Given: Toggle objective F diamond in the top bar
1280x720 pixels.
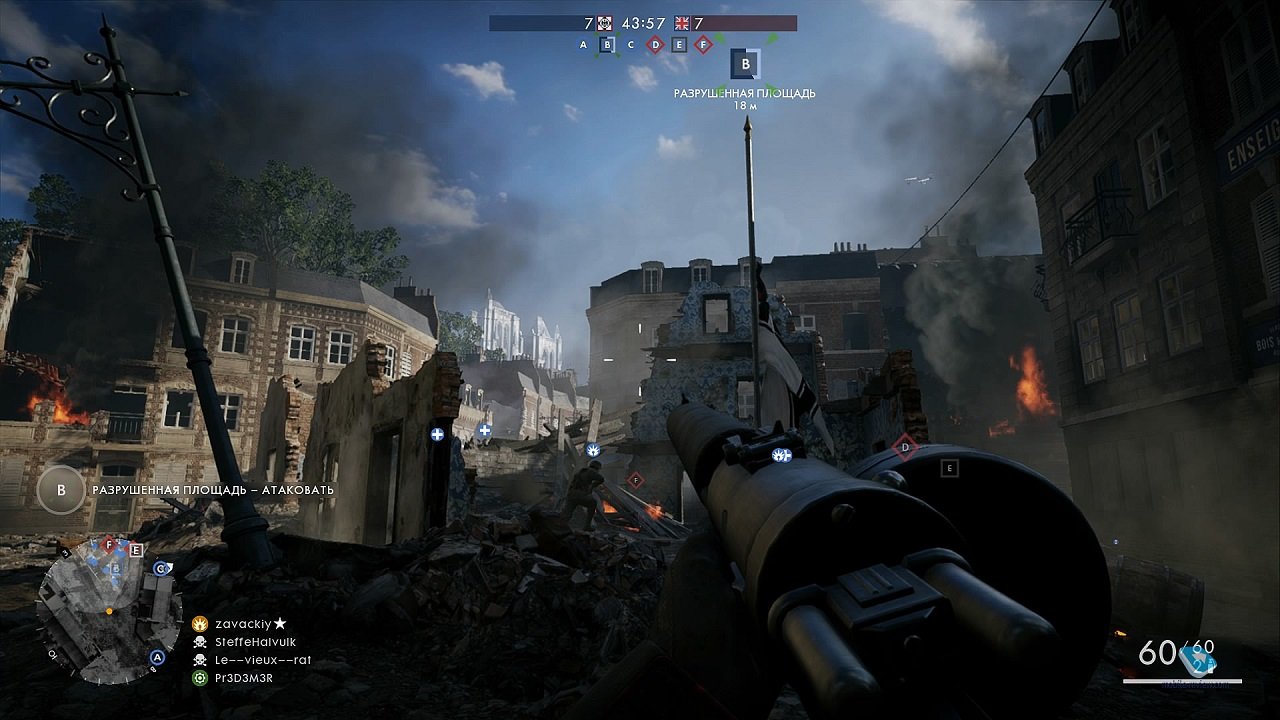Looking at the screenshot, I should click(x=703, y=45).
